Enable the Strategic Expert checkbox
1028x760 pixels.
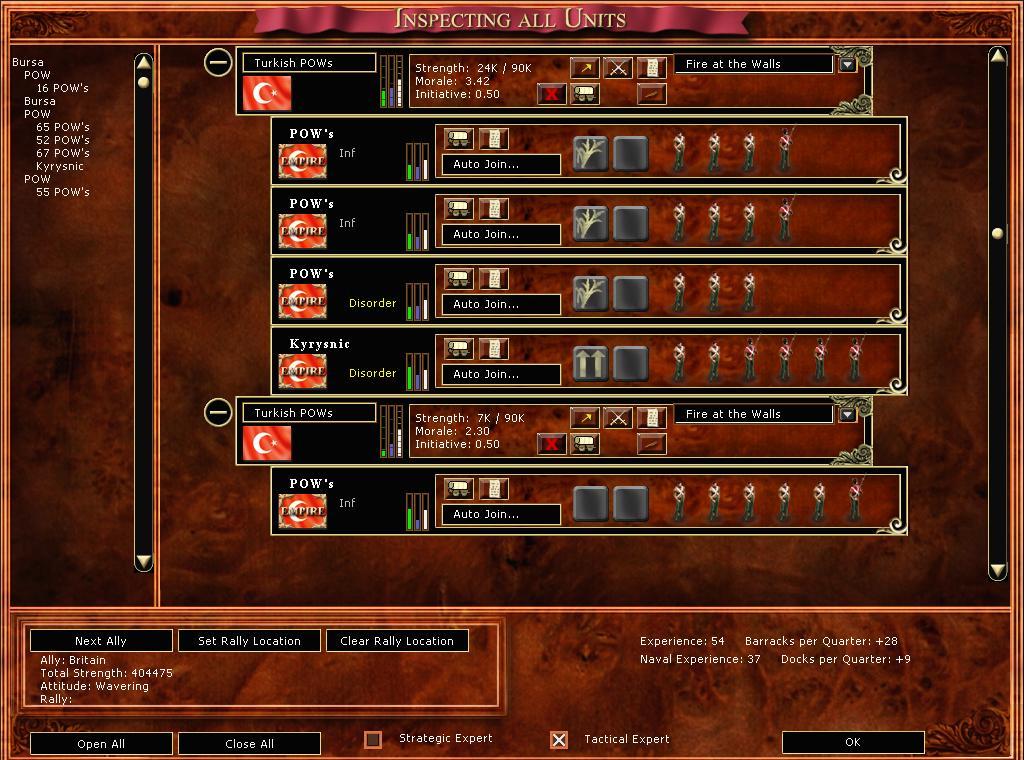pos(373,740)
